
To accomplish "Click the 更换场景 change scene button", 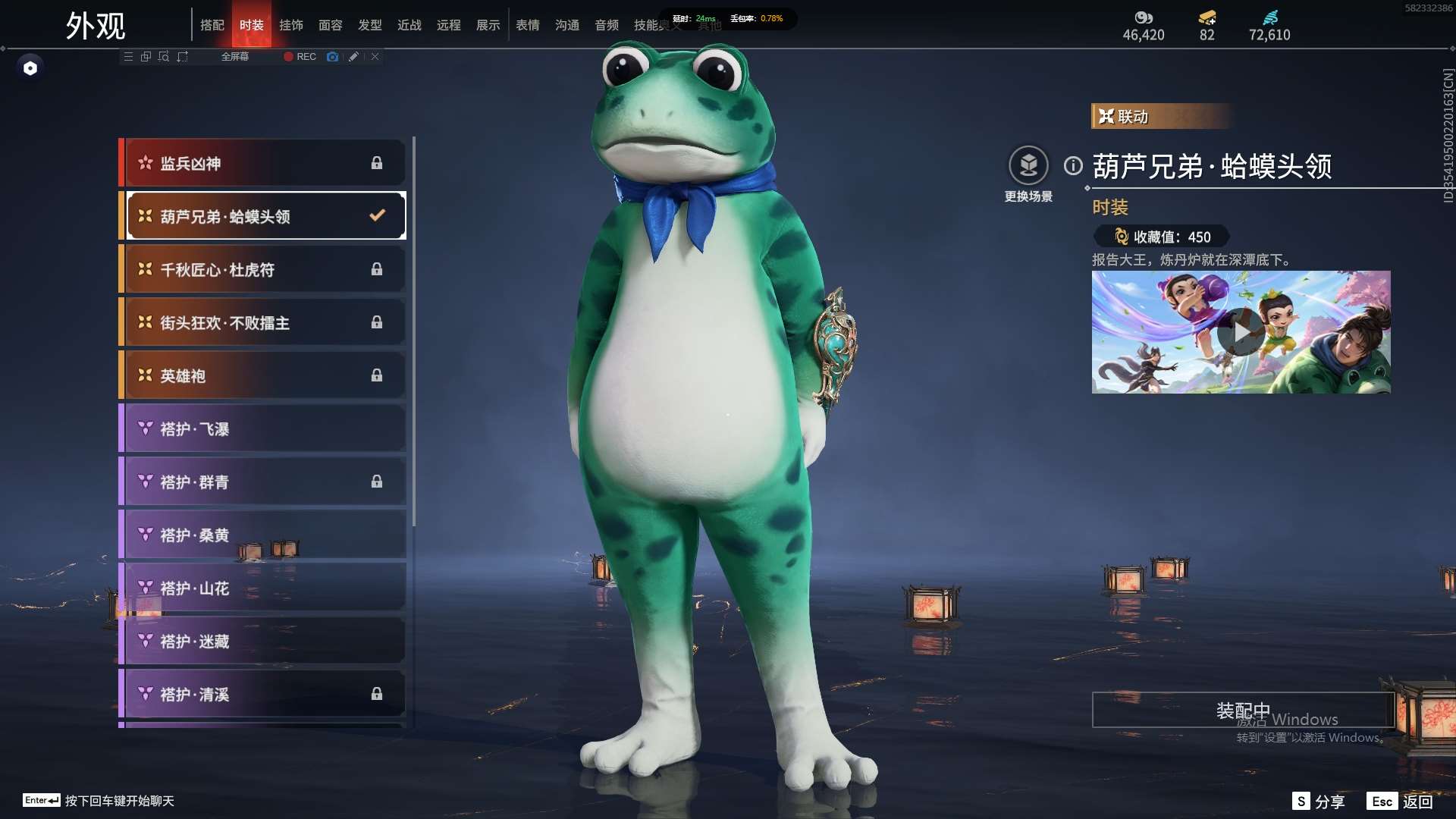I will (x=1028, y=166).
